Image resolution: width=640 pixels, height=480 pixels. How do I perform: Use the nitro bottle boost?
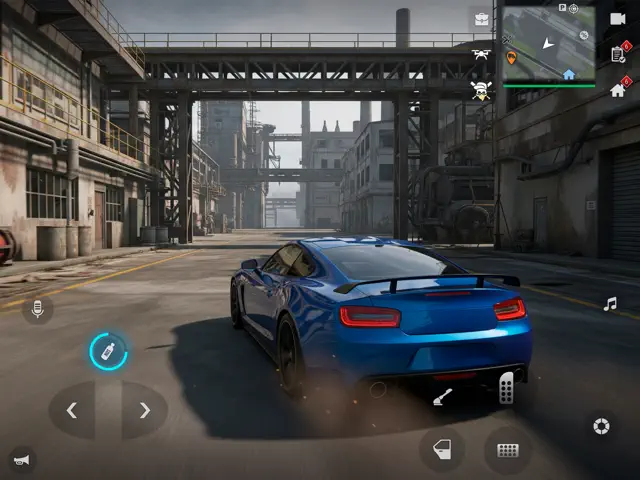tap(108, 351)
